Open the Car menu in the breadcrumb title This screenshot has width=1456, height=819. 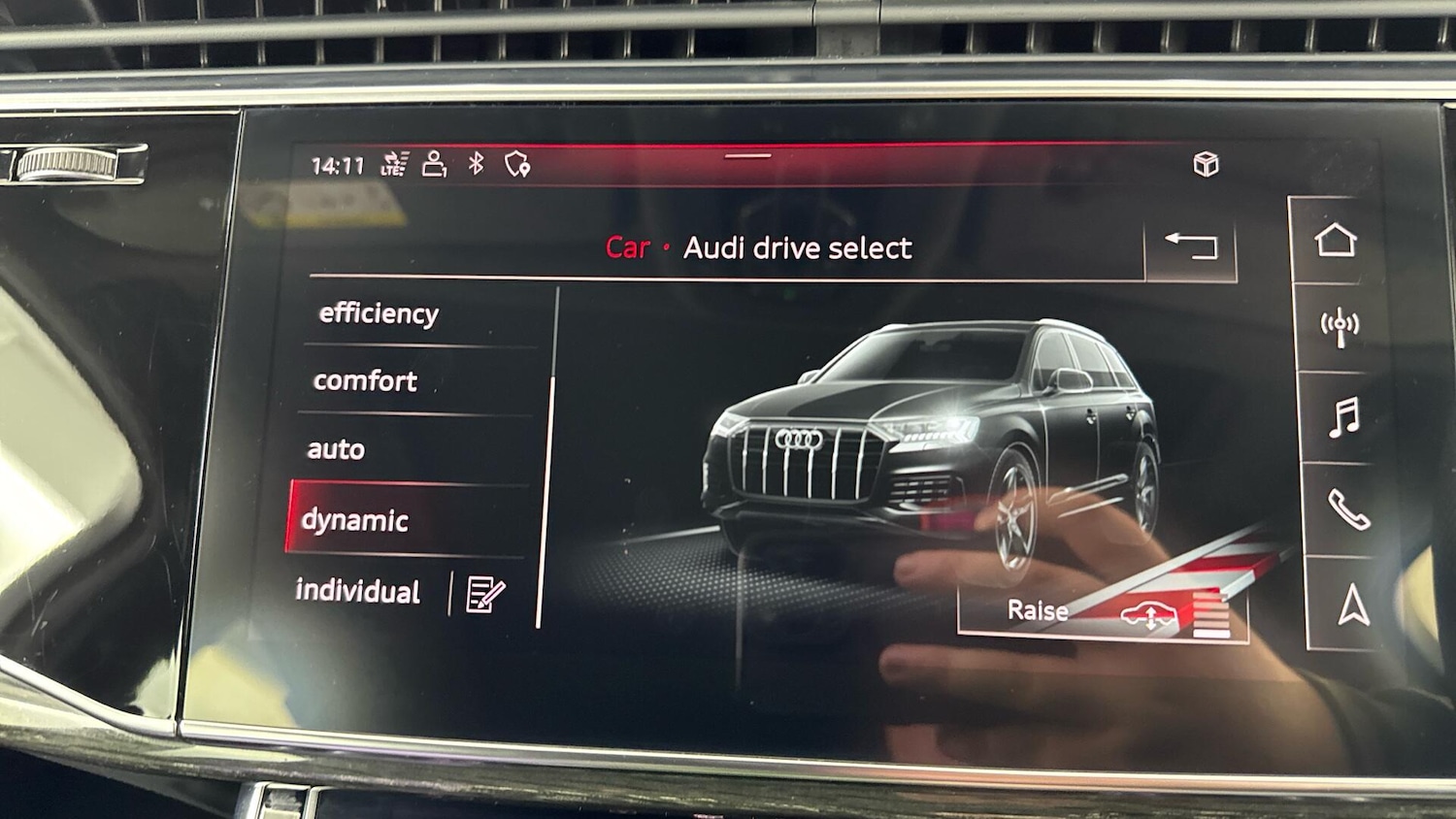point(627,248)
